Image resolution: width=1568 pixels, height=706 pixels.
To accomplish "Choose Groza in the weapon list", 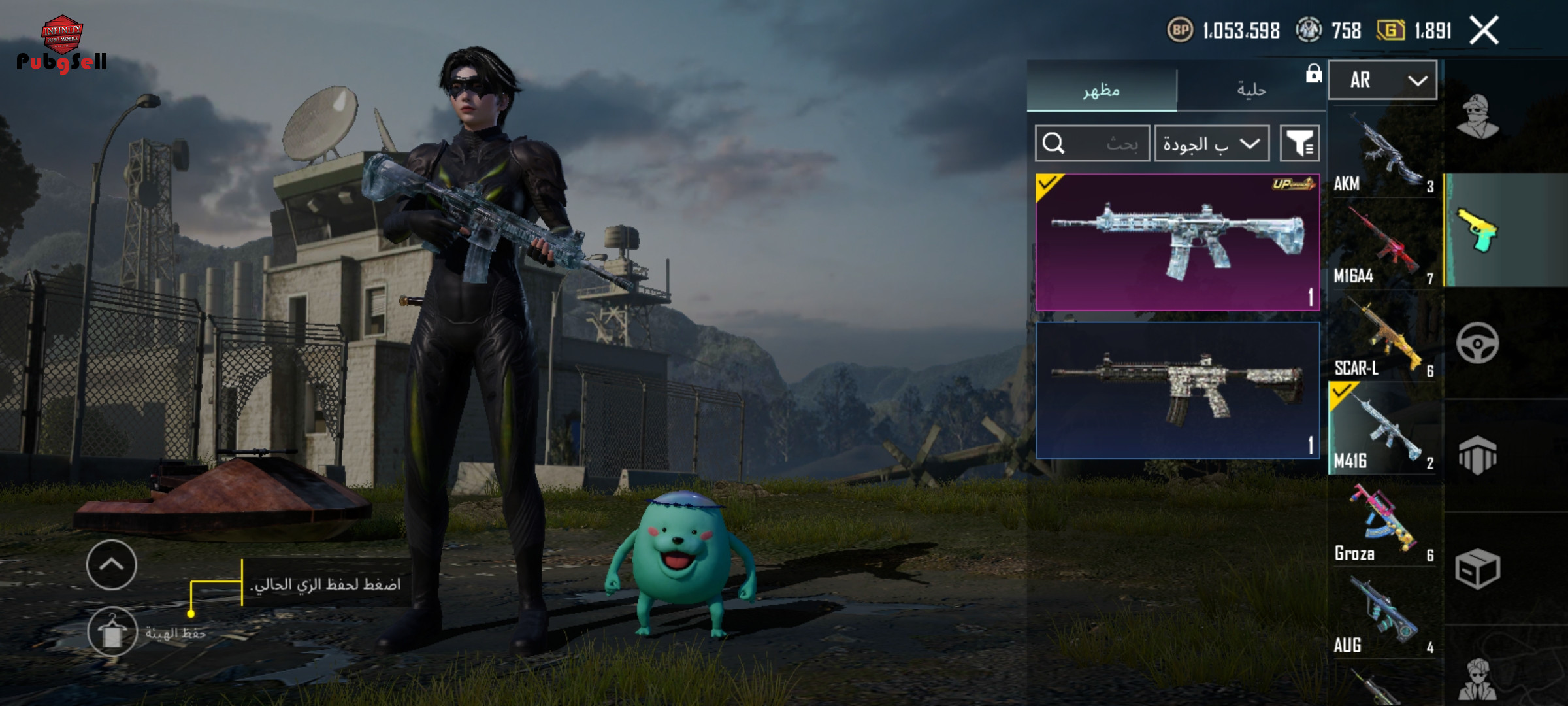I will [1383, 524].
